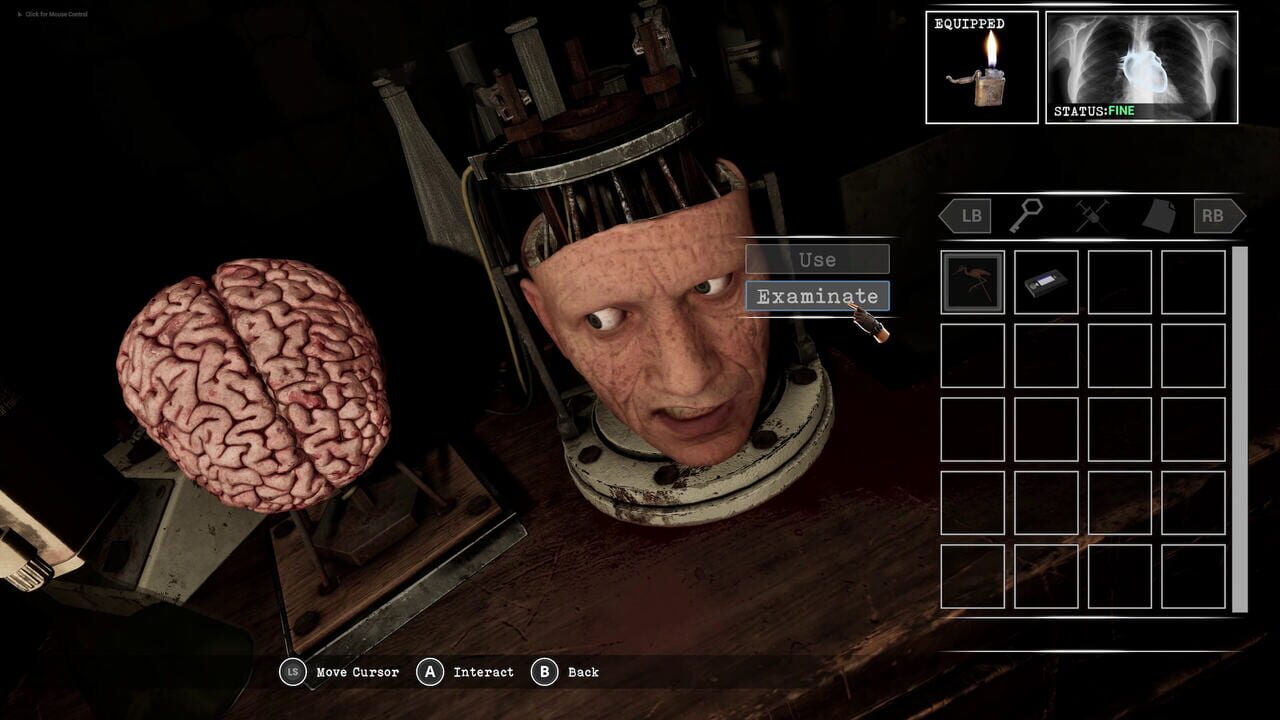Choose Use on the selected item
This screenshot has height=720, width=1280.
point(816,259)
